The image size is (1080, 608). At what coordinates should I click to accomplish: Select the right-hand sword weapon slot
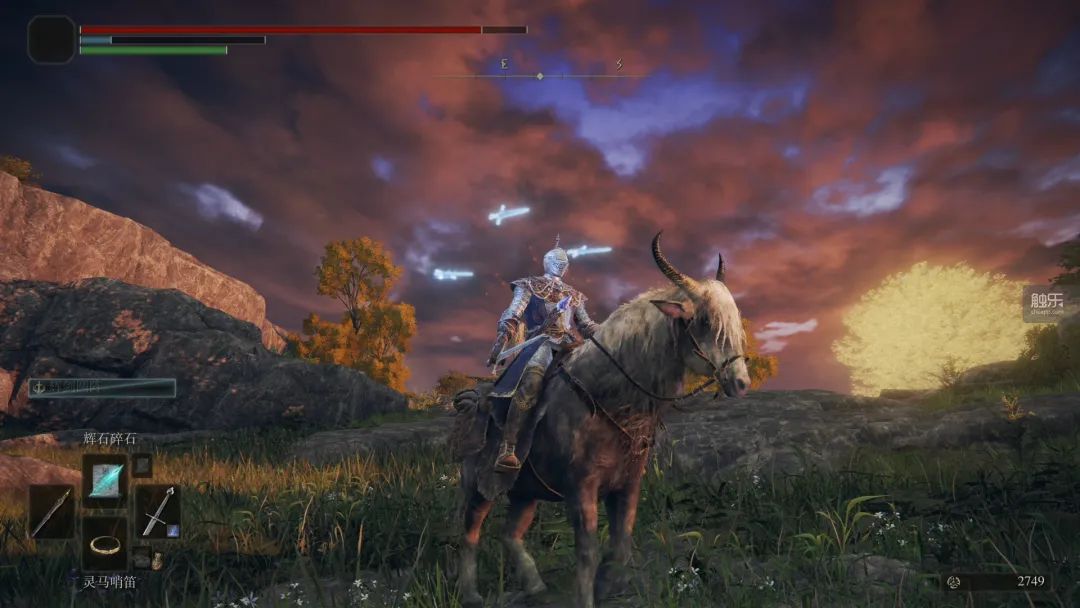coord(157,511)
